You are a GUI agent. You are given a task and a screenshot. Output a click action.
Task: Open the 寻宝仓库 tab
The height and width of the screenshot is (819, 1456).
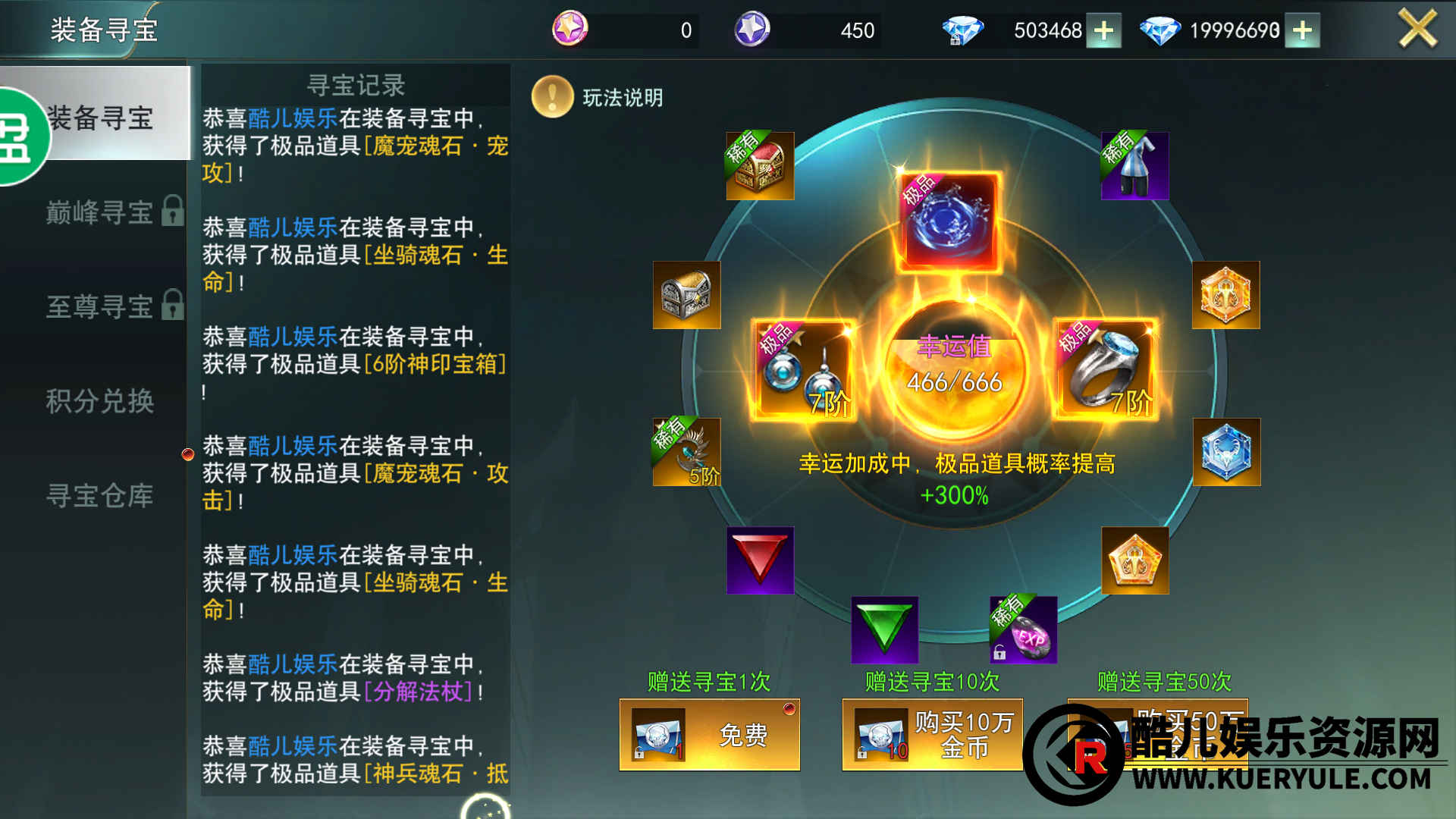pos(100,496)
